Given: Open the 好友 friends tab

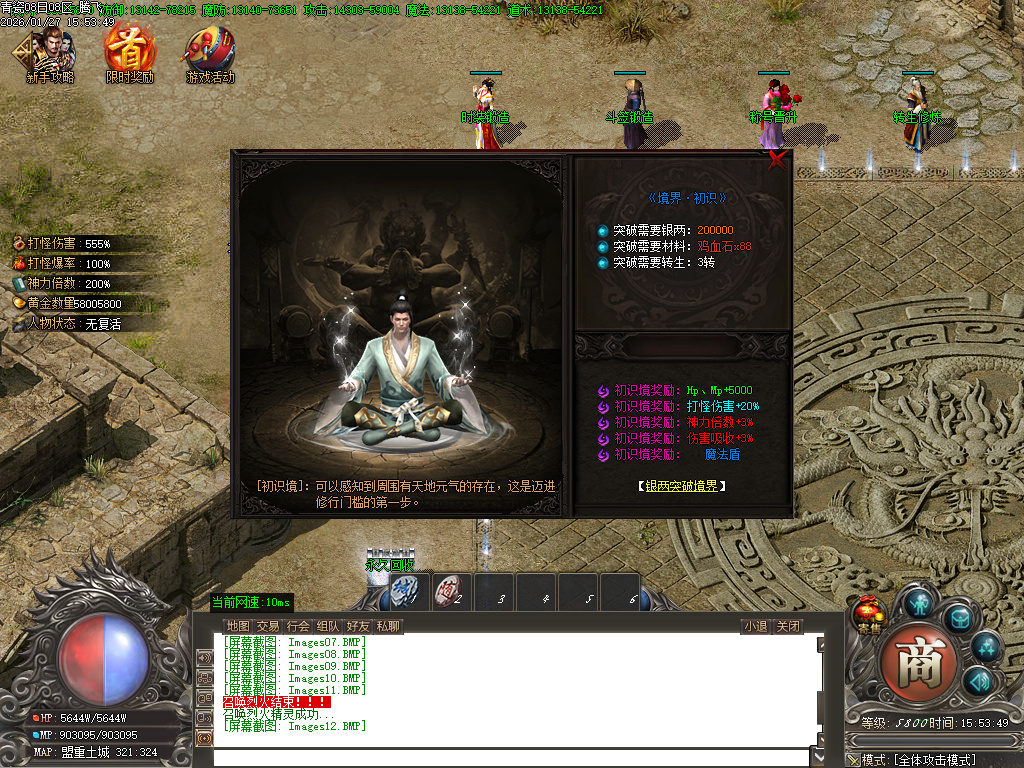Looking at the screenshot, I should pyautogui.click(x=358, y=627).
